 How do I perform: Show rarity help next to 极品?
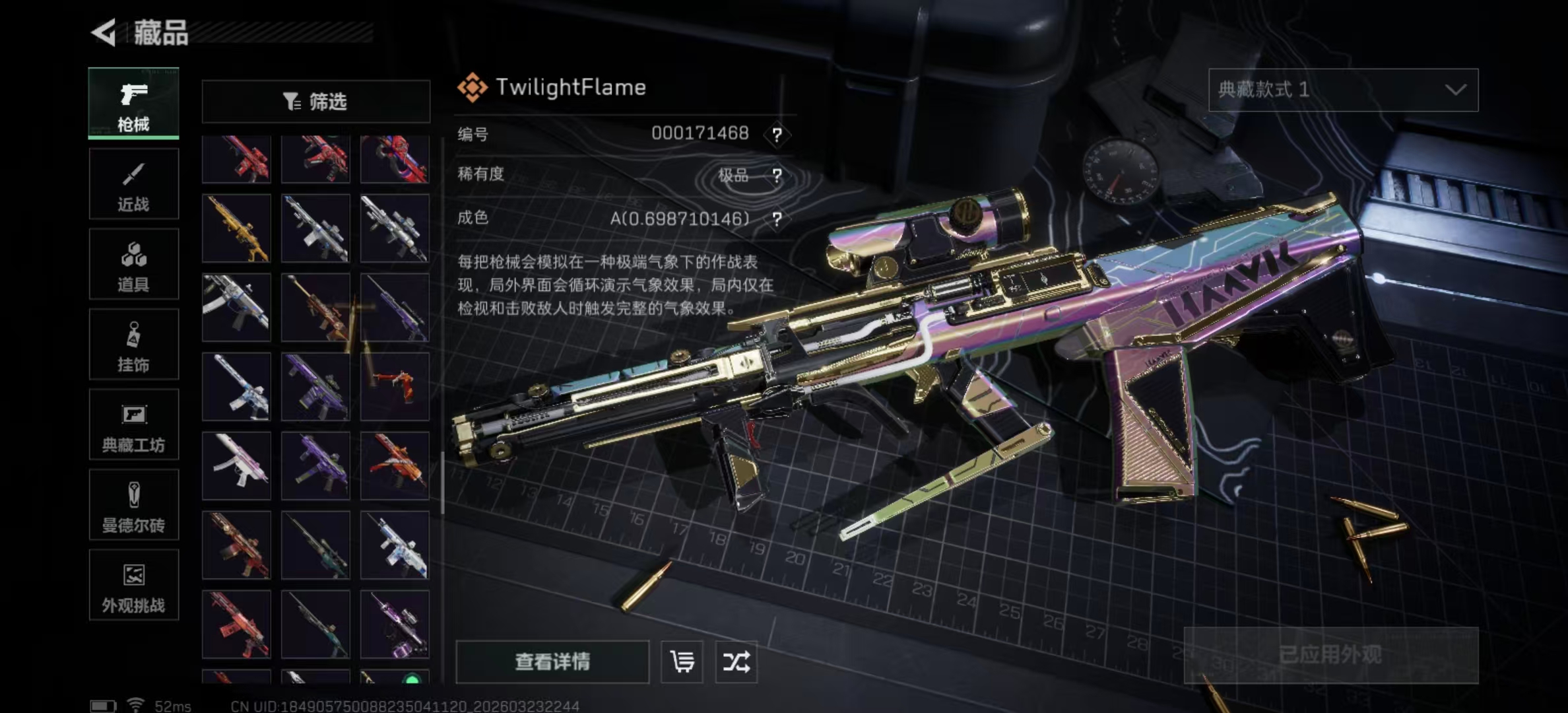tap(777, 176)
